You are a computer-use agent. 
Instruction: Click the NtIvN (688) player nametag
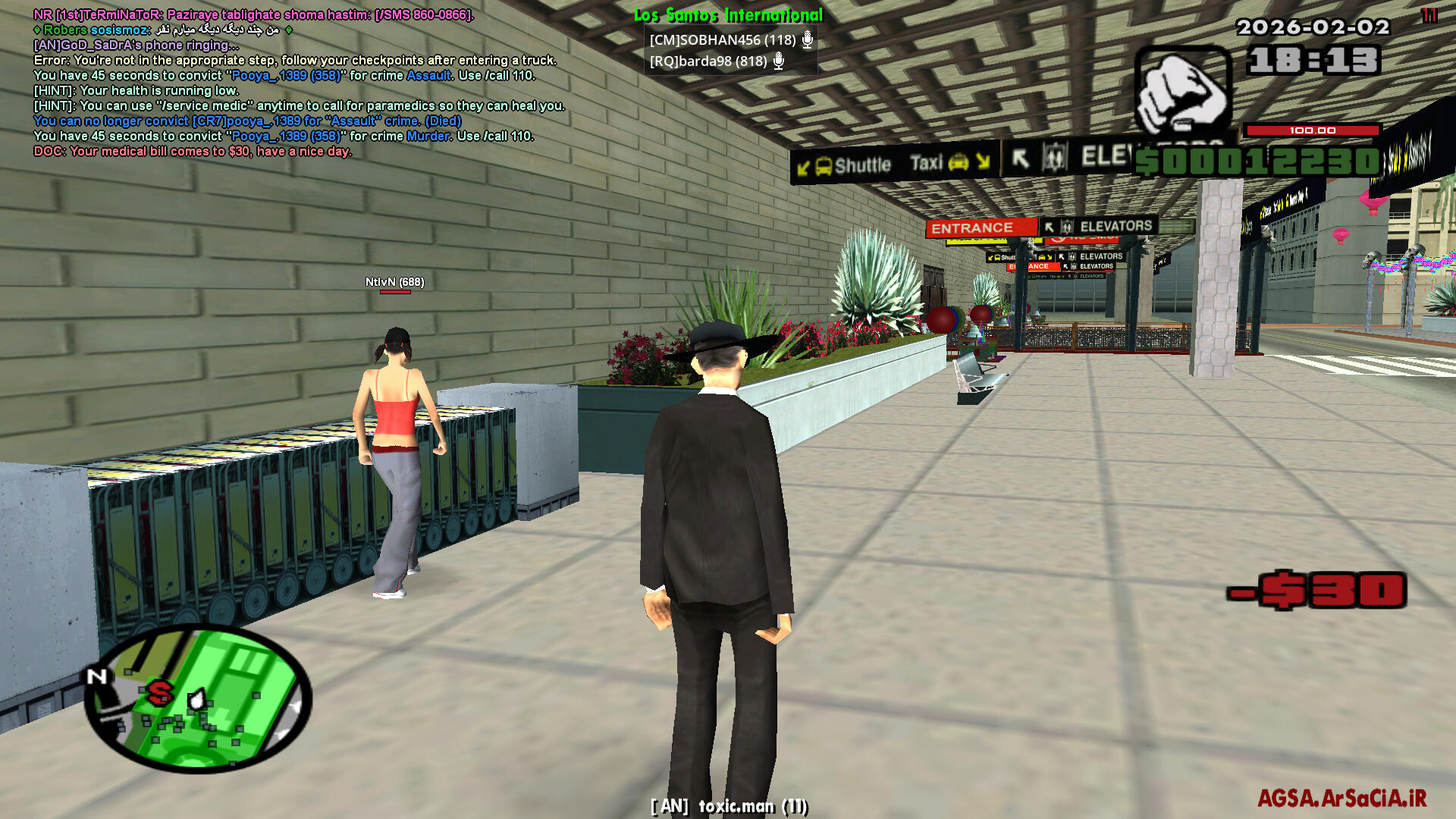394,282
